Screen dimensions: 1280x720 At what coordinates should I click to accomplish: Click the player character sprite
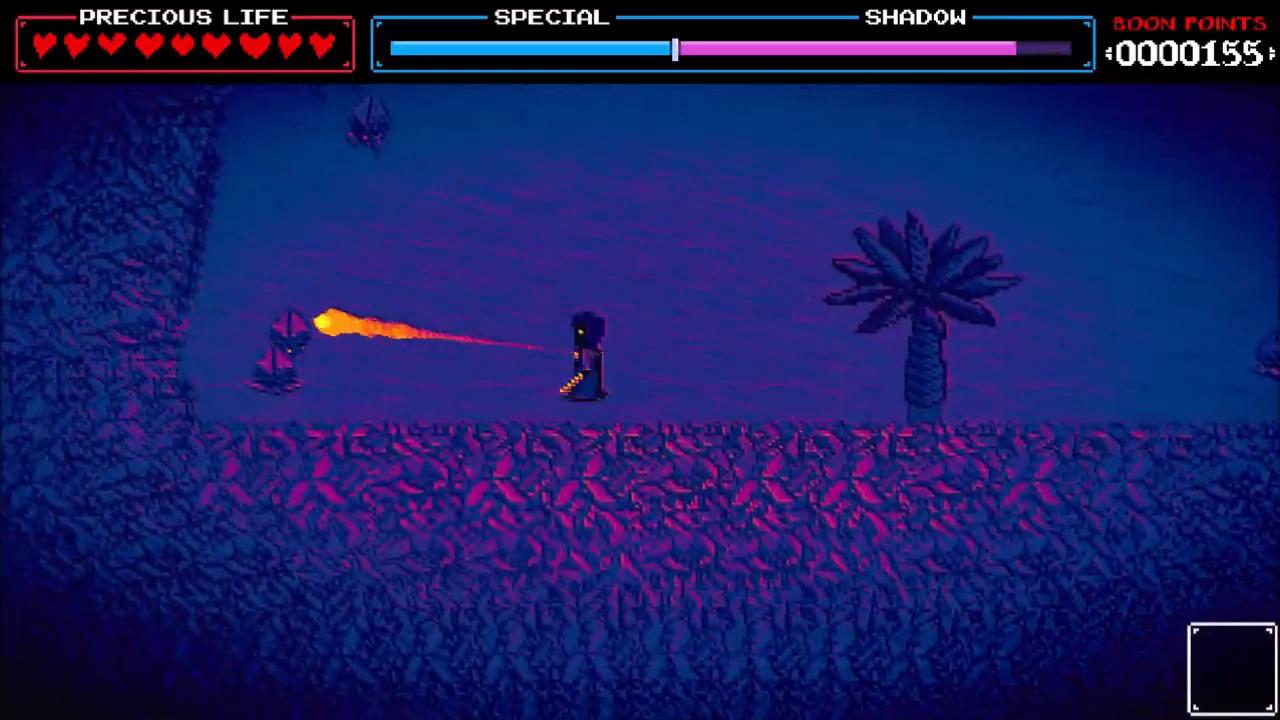click(x=585, y=355)
